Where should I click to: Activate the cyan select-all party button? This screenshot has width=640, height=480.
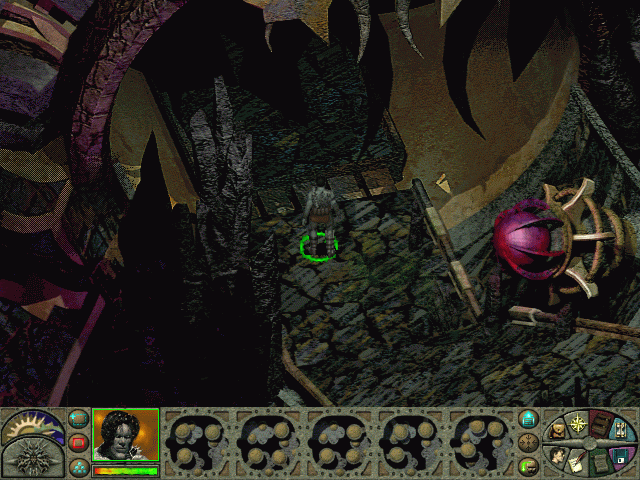pos(79,418)
